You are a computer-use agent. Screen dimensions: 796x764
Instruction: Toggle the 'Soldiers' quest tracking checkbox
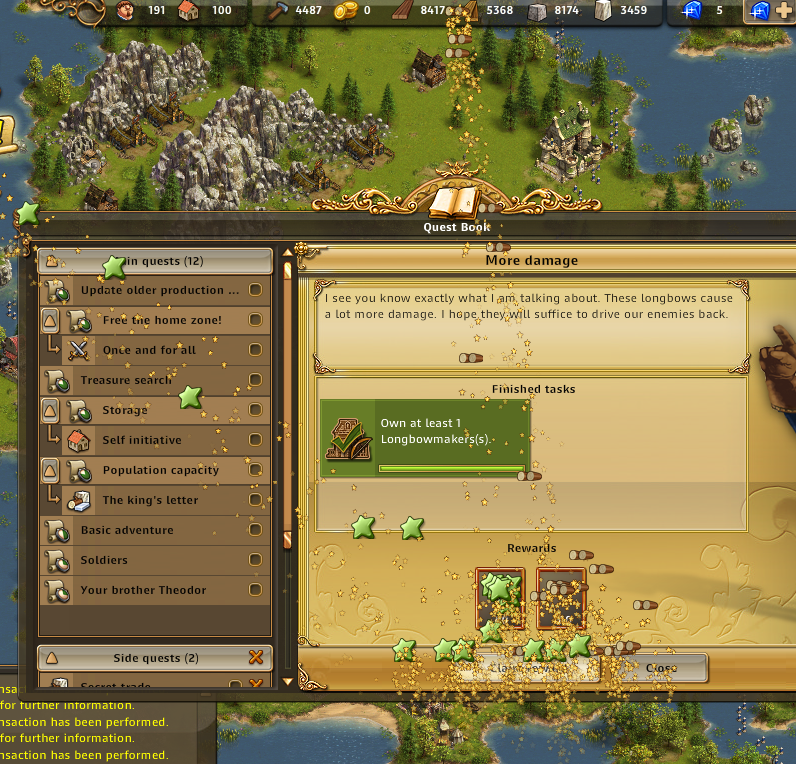(x=255, y=560)
